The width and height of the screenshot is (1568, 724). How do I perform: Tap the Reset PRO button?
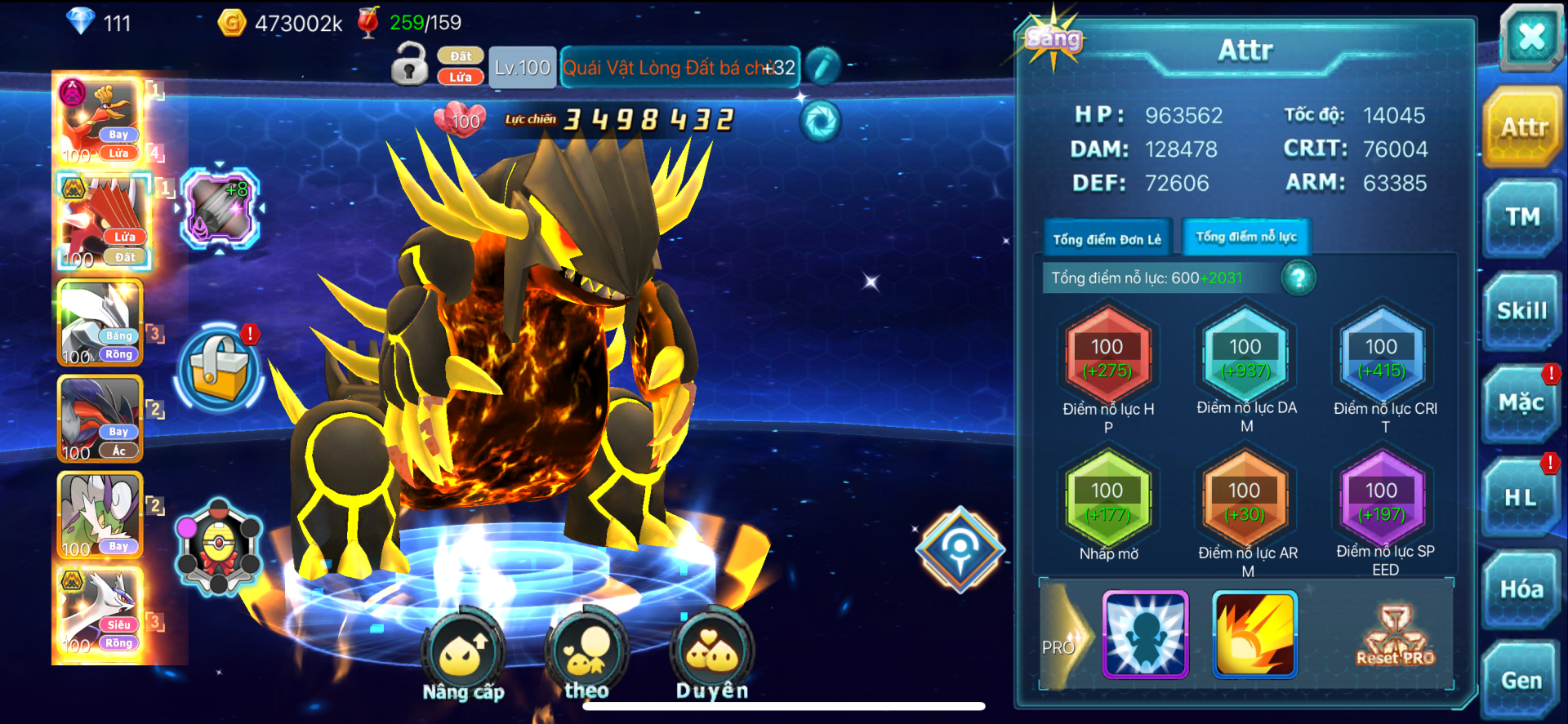[x=1395, y=637]
